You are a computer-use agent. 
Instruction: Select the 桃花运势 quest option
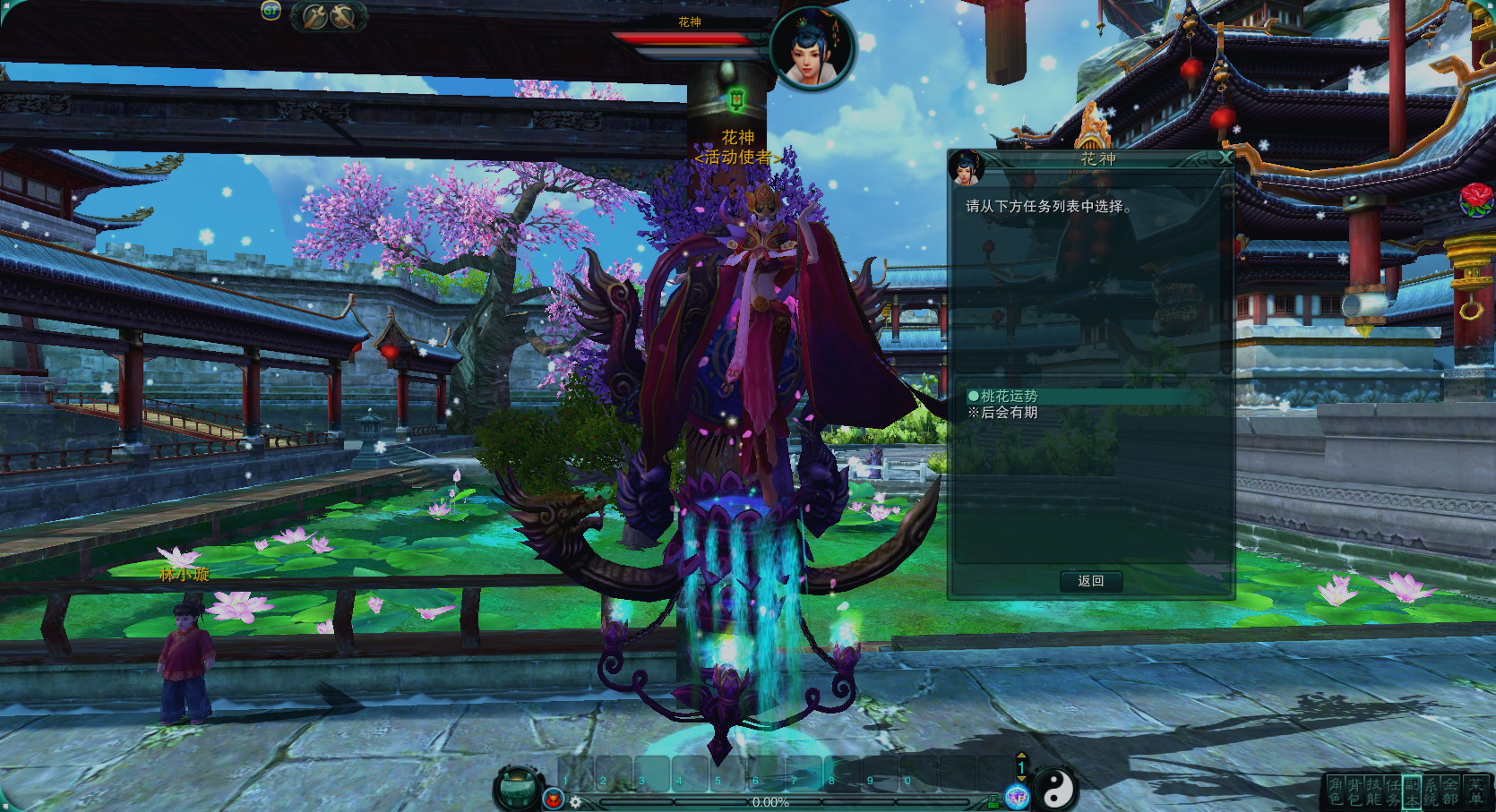point(1009,396)
